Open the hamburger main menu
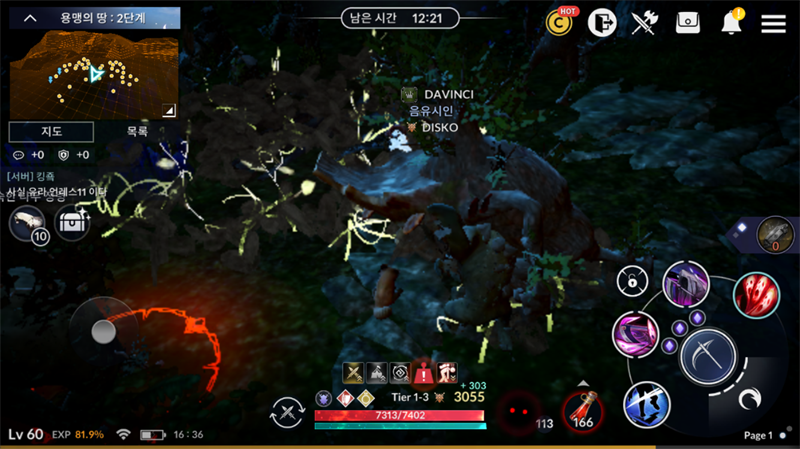Viewport: 800px width, 449px height. 773,23
